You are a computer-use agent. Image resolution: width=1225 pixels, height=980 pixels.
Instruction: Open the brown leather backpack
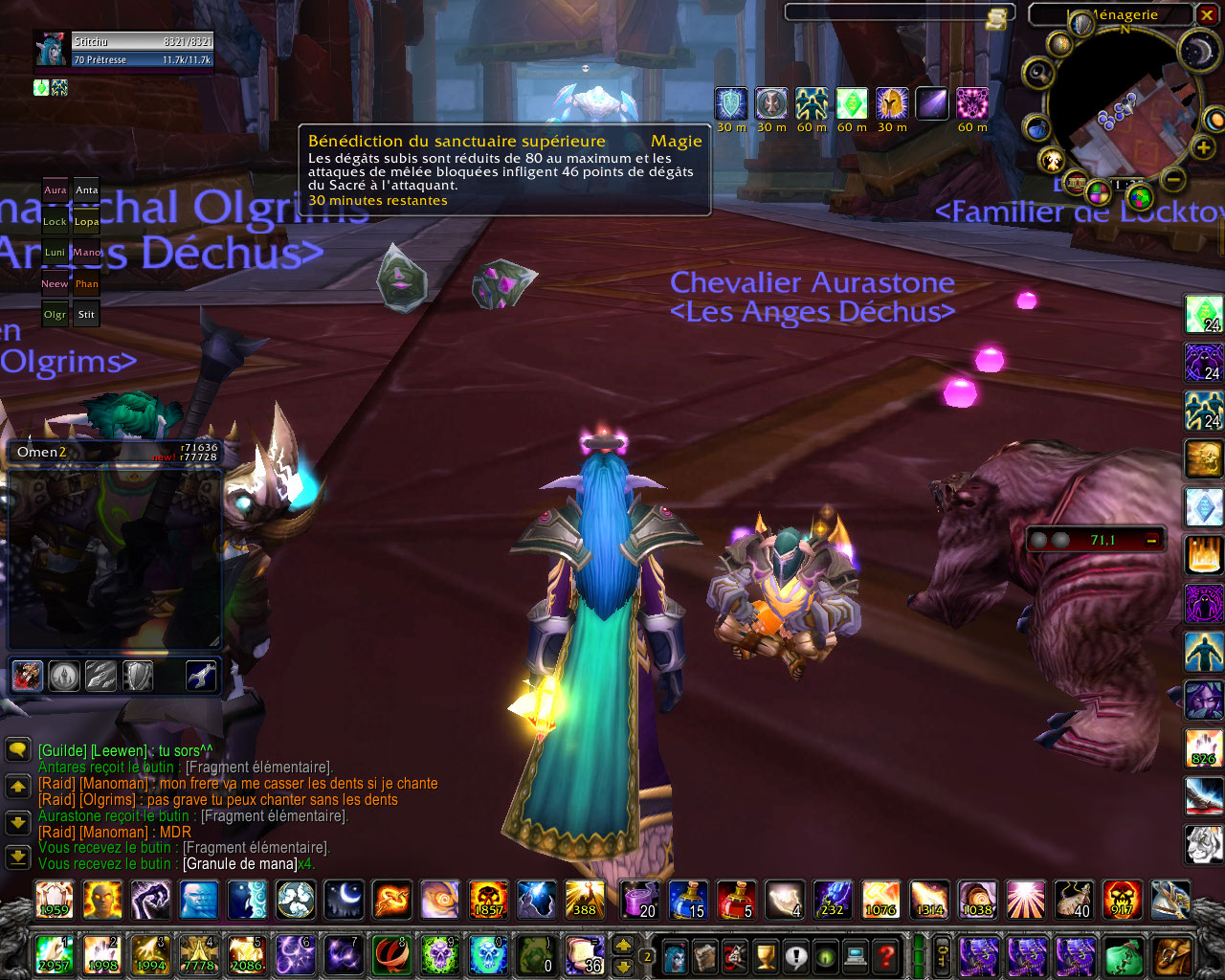(1171, 955)
